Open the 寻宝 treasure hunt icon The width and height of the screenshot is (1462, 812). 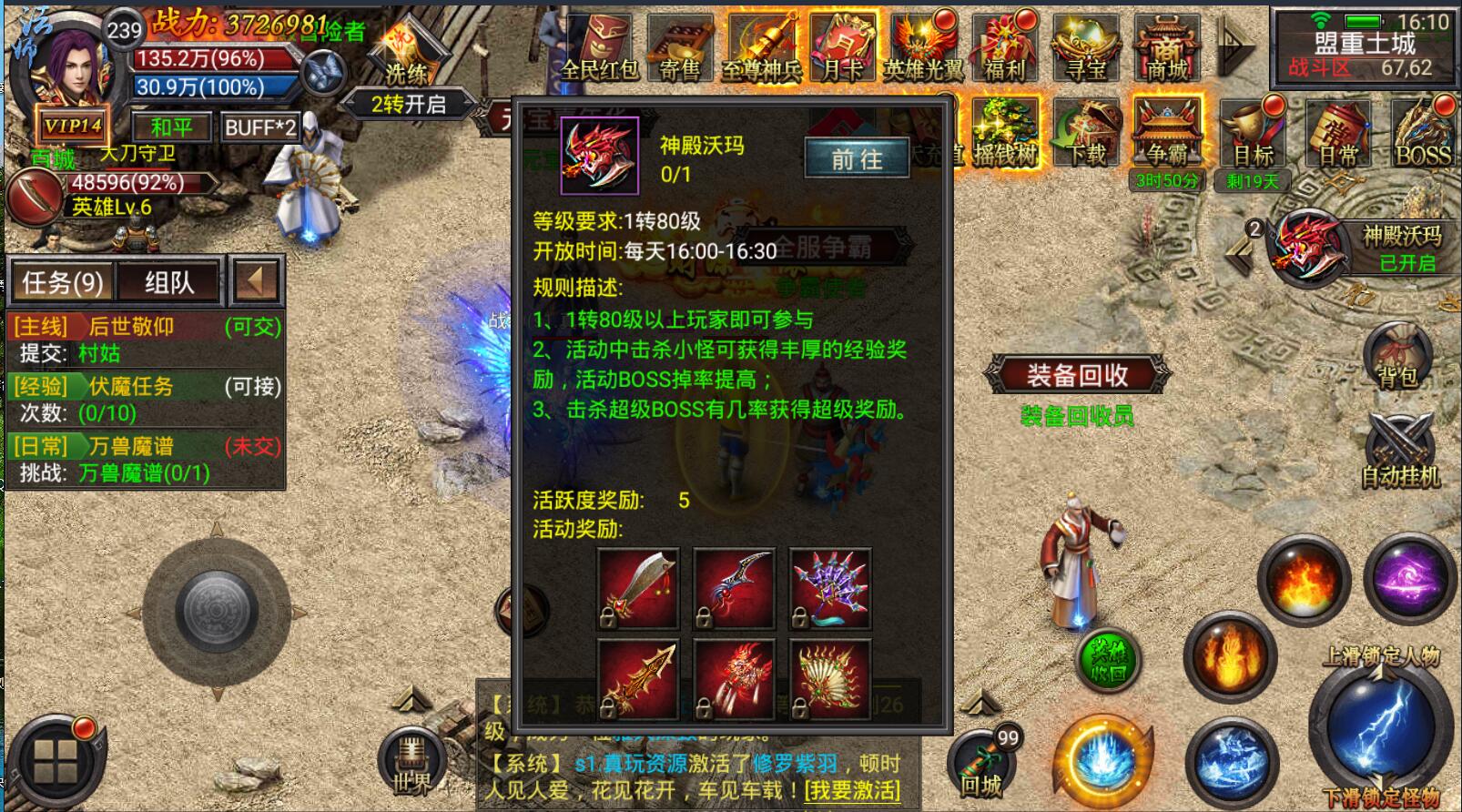1085,51
